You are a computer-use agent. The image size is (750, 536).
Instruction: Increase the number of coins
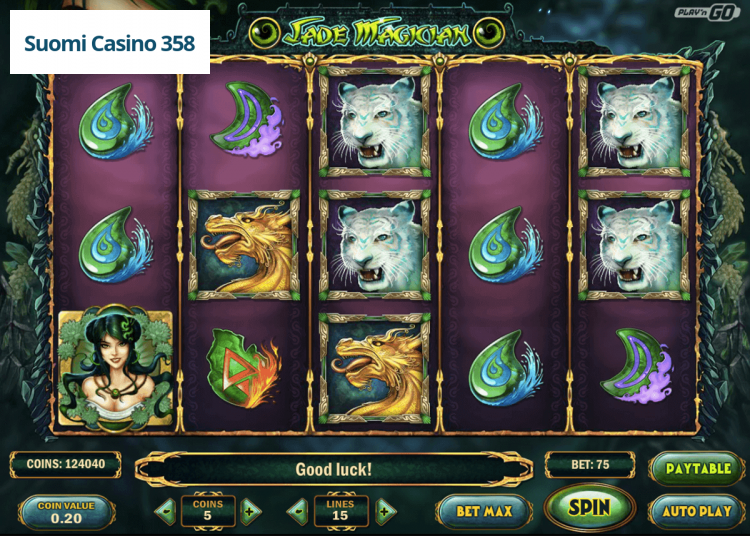(x=250, y=512)
